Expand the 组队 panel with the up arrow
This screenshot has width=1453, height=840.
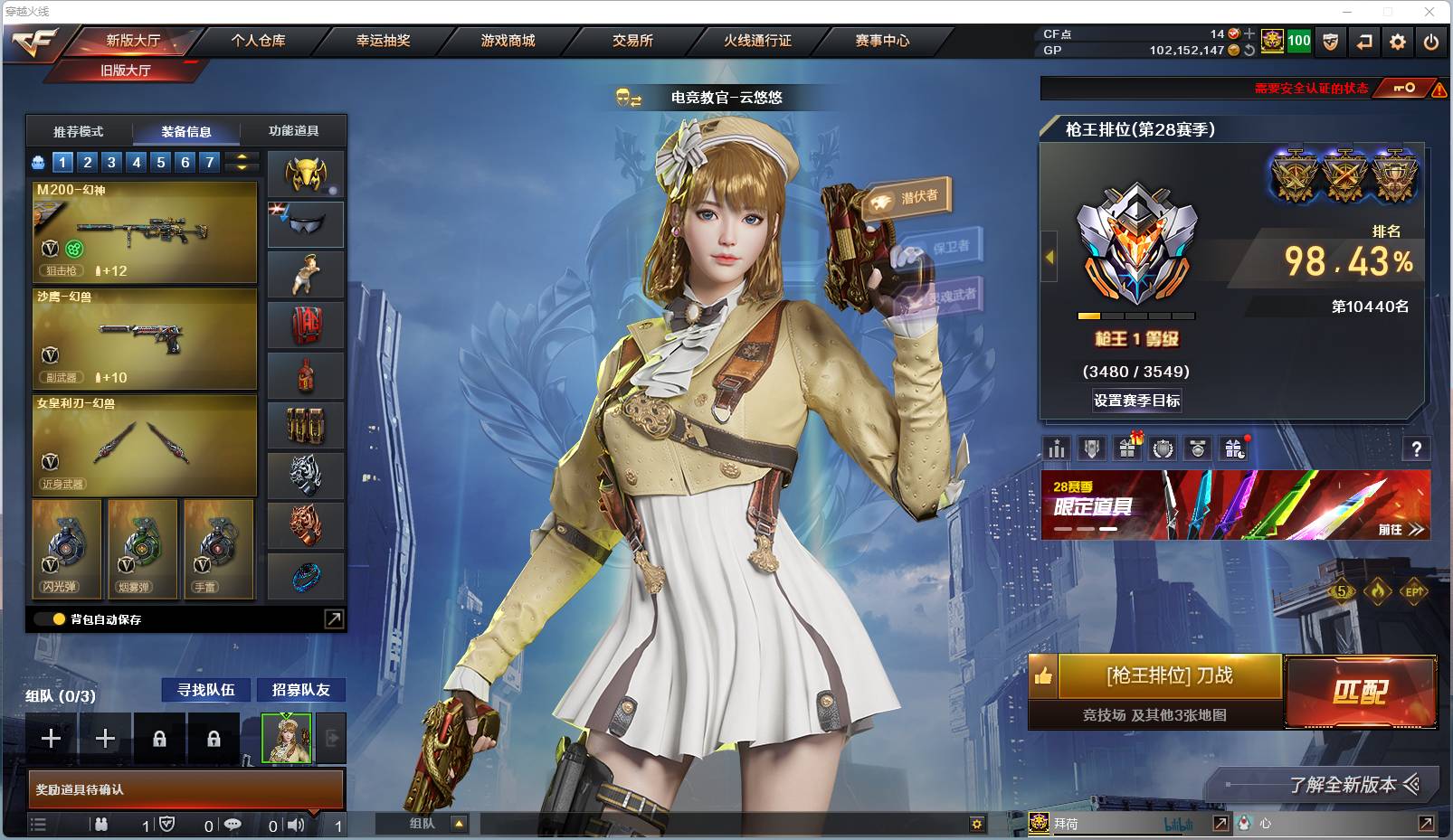tap(461, 823)
